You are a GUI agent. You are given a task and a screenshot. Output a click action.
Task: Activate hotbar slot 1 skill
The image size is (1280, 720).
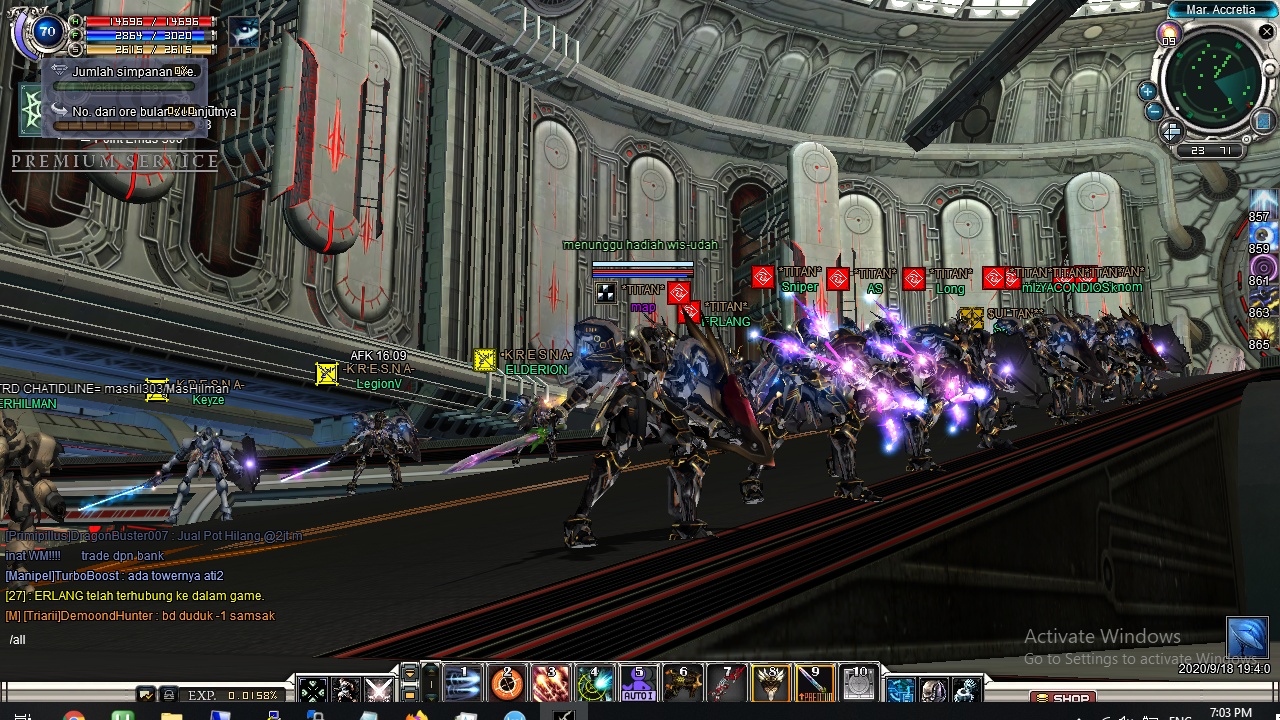(463, 683)
